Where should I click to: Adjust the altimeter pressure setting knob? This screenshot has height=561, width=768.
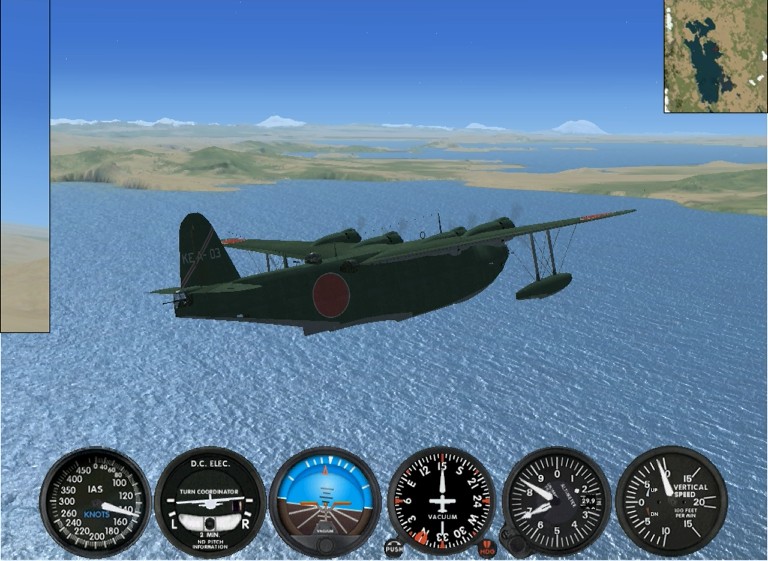tap(516, 545)
